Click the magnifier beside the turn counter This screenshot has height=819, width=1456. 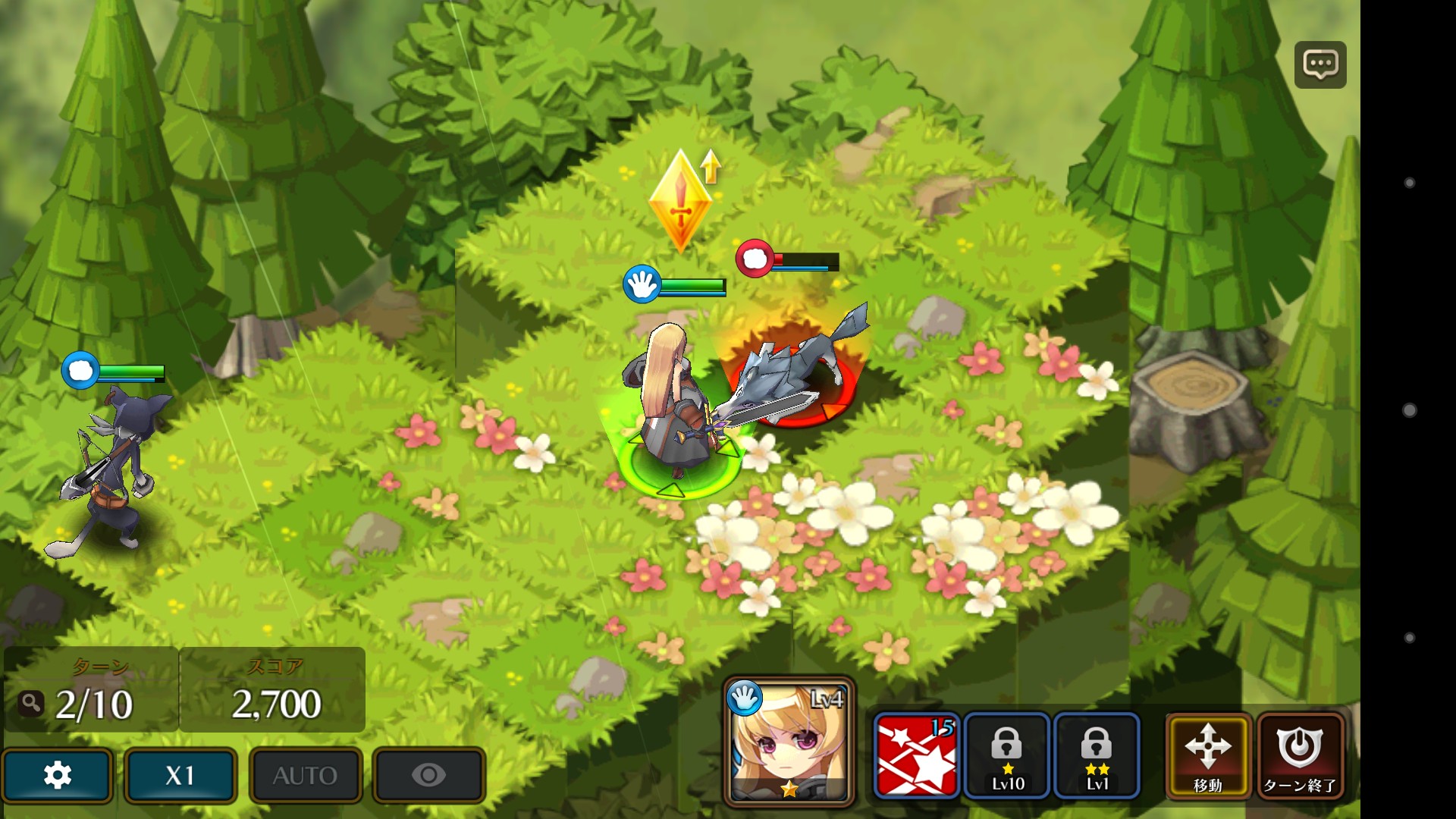point(31,704)
